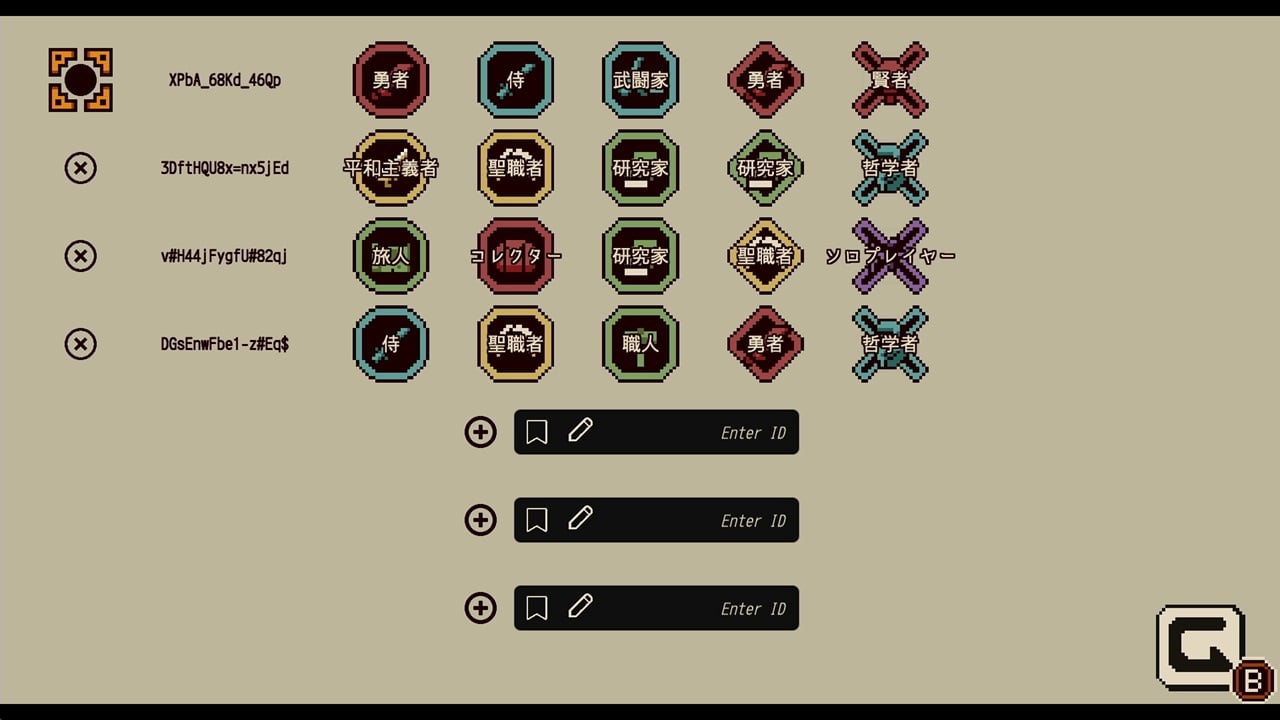Select the XPbA_68Kd_46Qp ID row
This screenshot has width=1280, height=720.
(225, 80)
